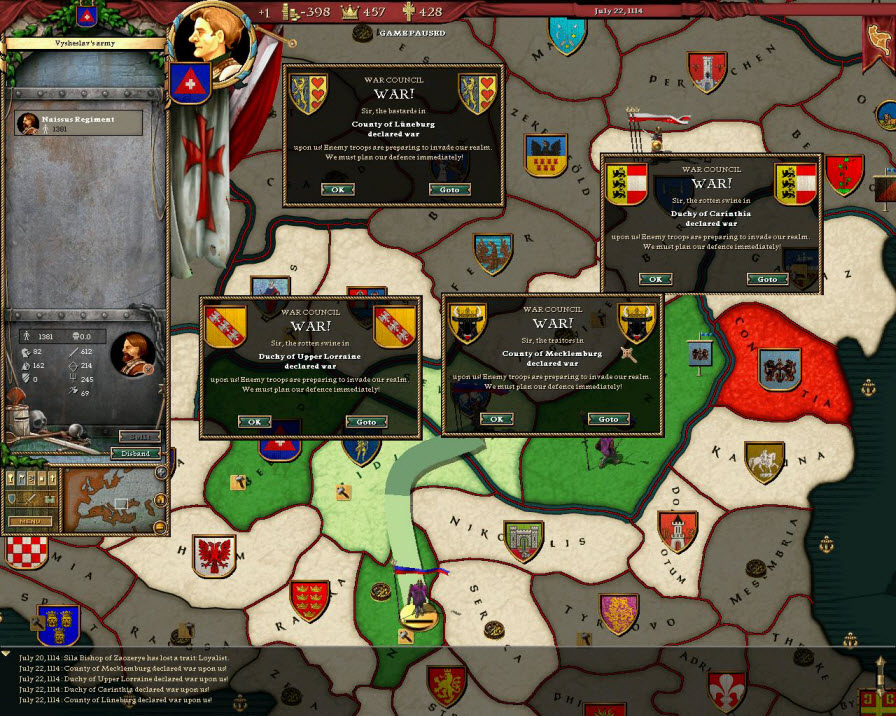Dismiss the County of Lüneburg war notice with OK

click(x=337, y=189)
